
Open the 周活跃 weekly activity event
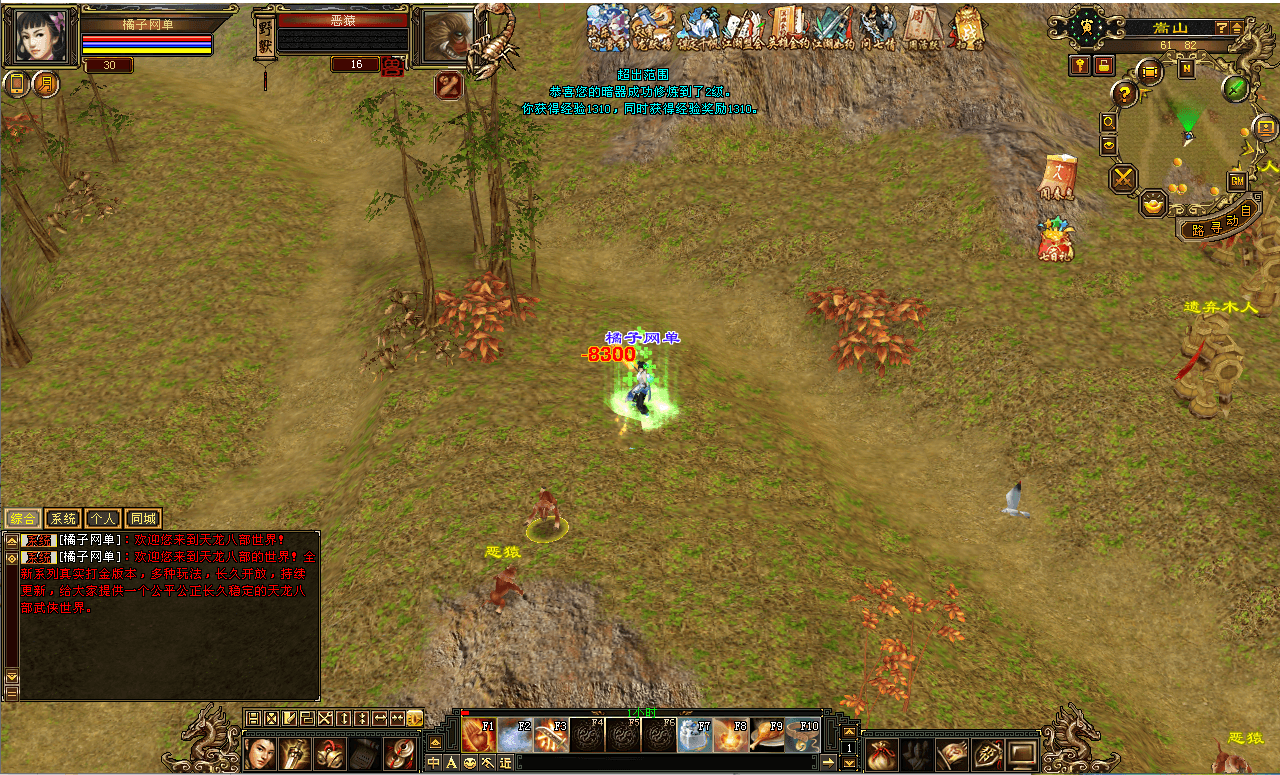[921, 27]
